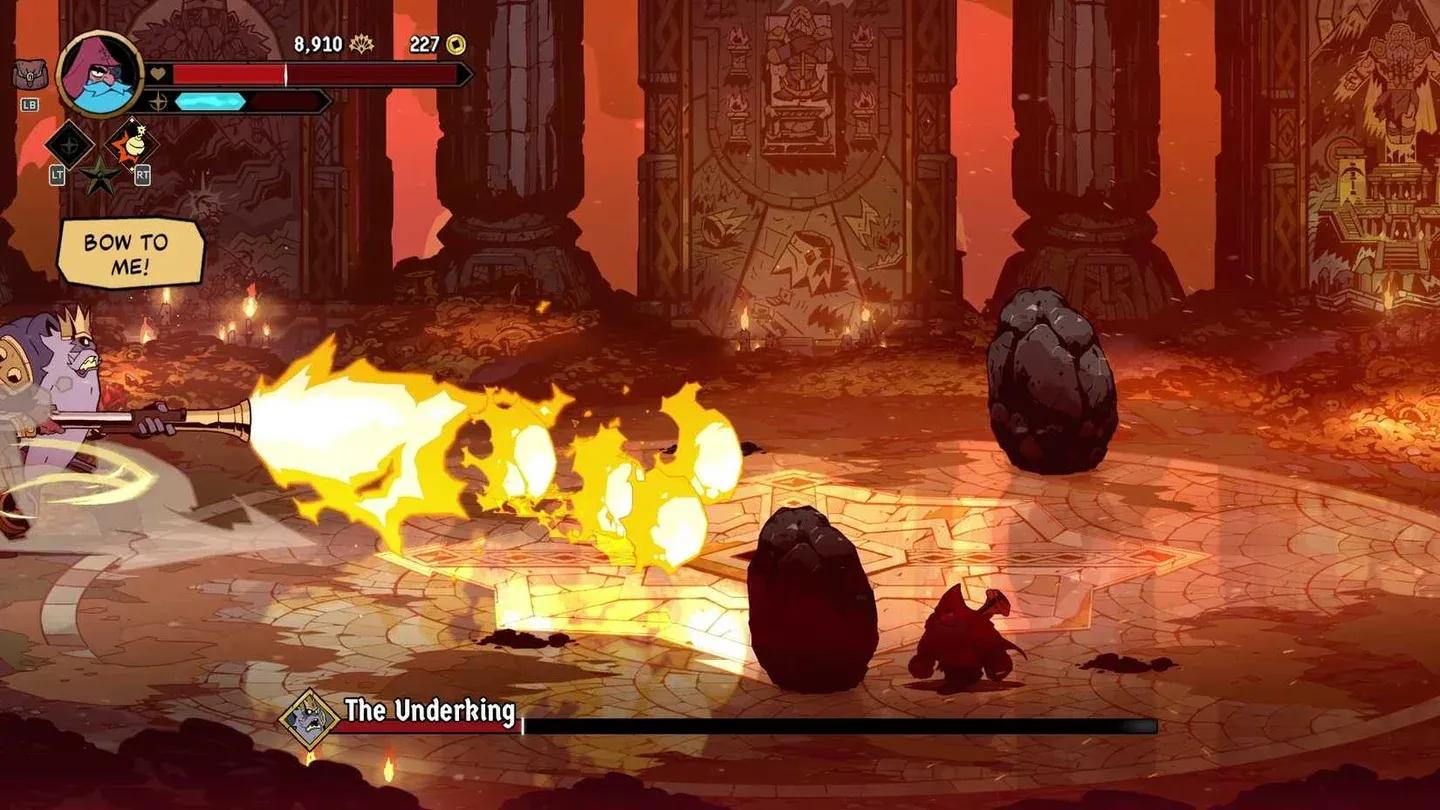
Task: Click the coin icon next to 227
Action: (455, 43)
